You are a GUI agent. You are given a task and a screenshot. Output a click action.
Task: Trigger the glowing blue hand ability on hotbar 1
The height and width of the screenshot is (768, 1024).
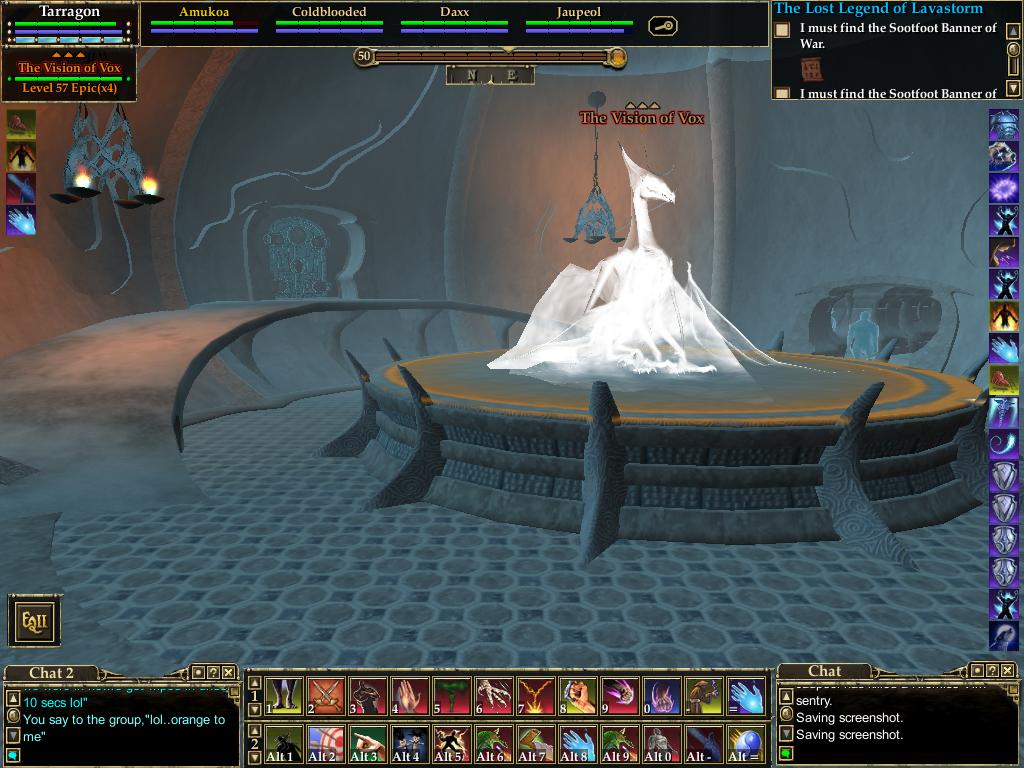click(746, 696)
